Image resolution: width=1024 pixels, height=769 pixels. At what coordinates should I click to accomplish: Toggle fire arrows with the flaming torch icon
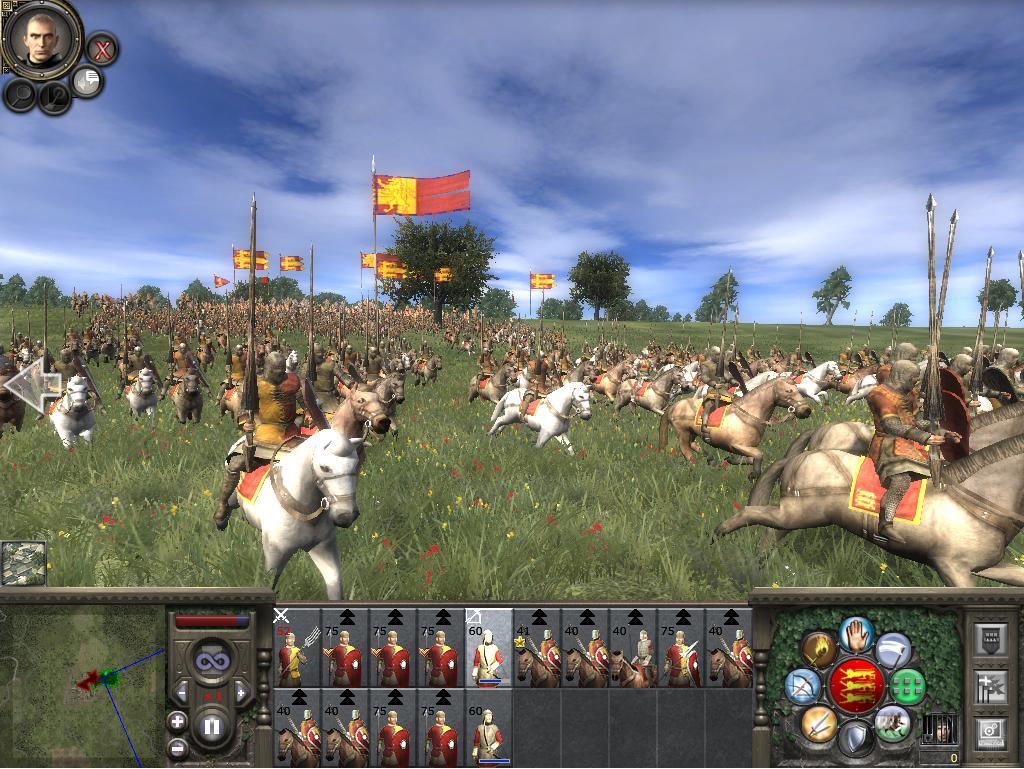819,650
